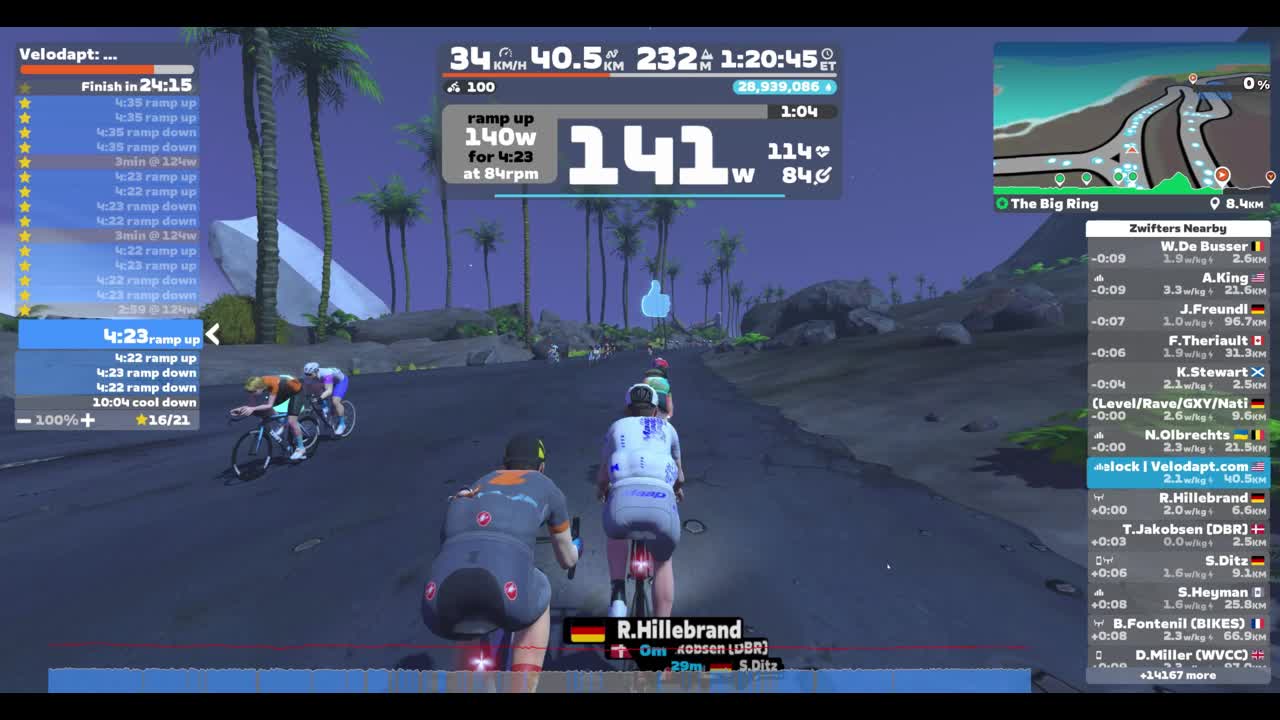1280x720 pixels.
Task: Collapse the workout panel with the arrow
Action: tap(212, 335)
